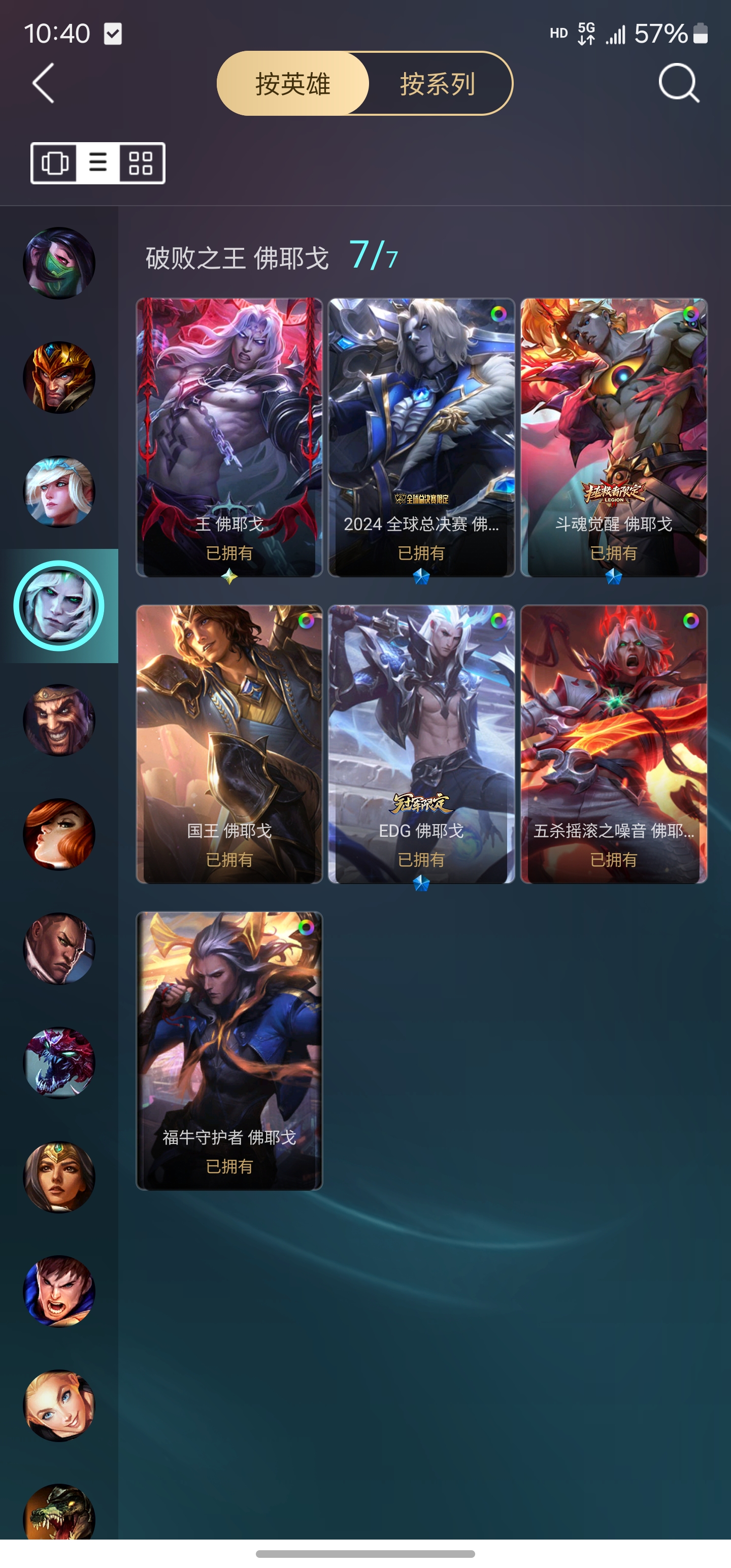Choose the card carousel view mode
Screen dimensions: 731x1568
coord(55,163)
